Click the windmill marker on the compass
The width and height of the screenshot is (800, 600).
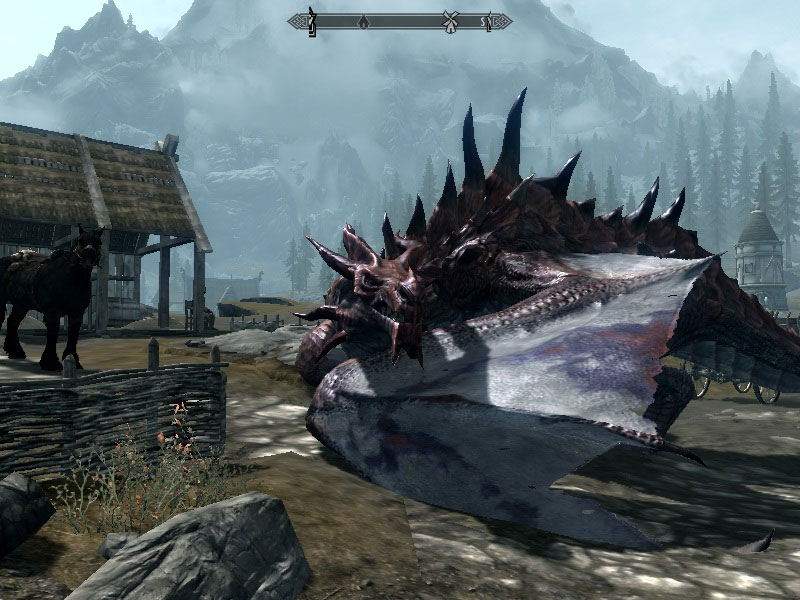coord(450,20)
